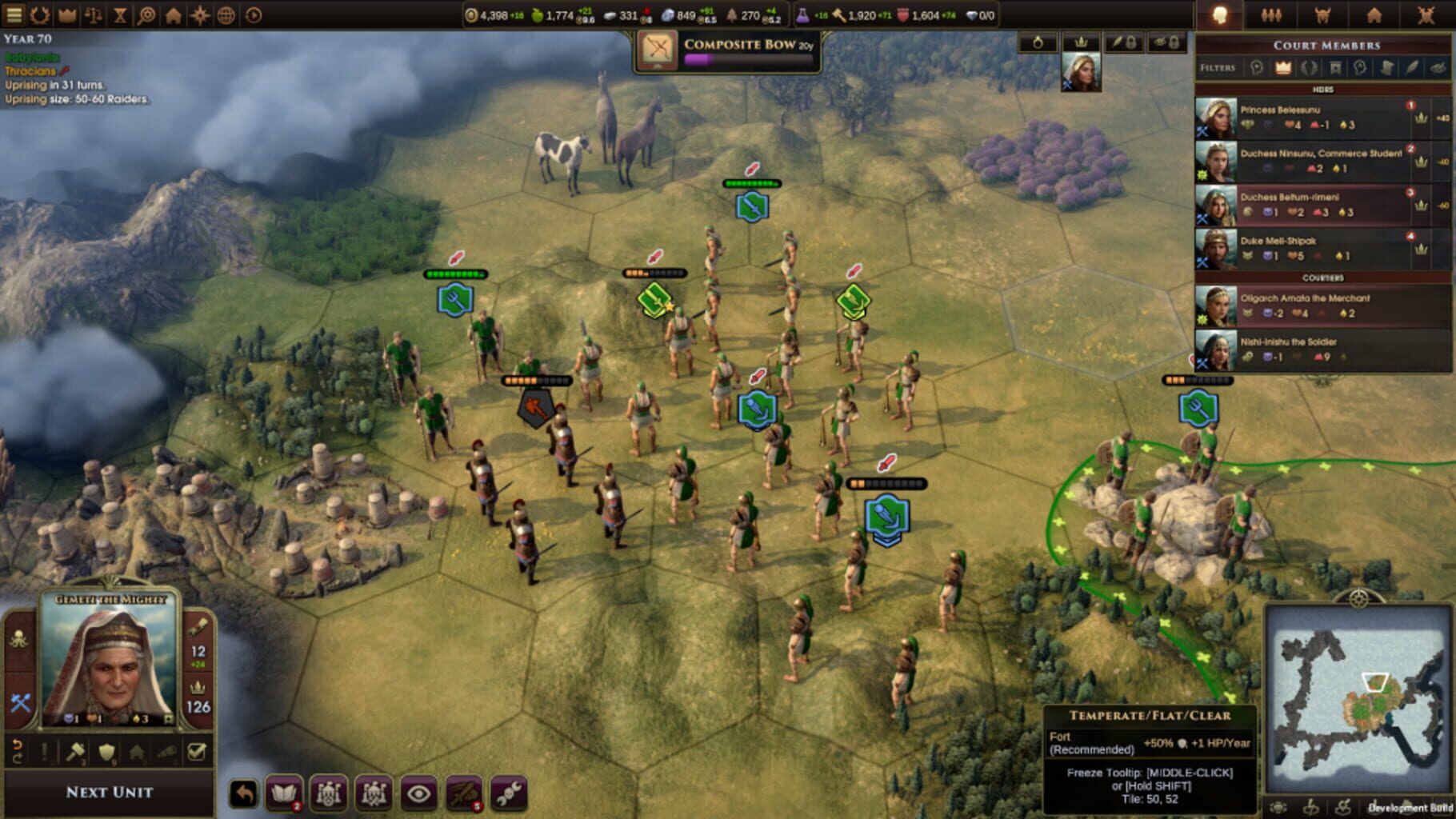Open the main menu via the hamburger icon
1456x819 pixels.
pos(14,14)
